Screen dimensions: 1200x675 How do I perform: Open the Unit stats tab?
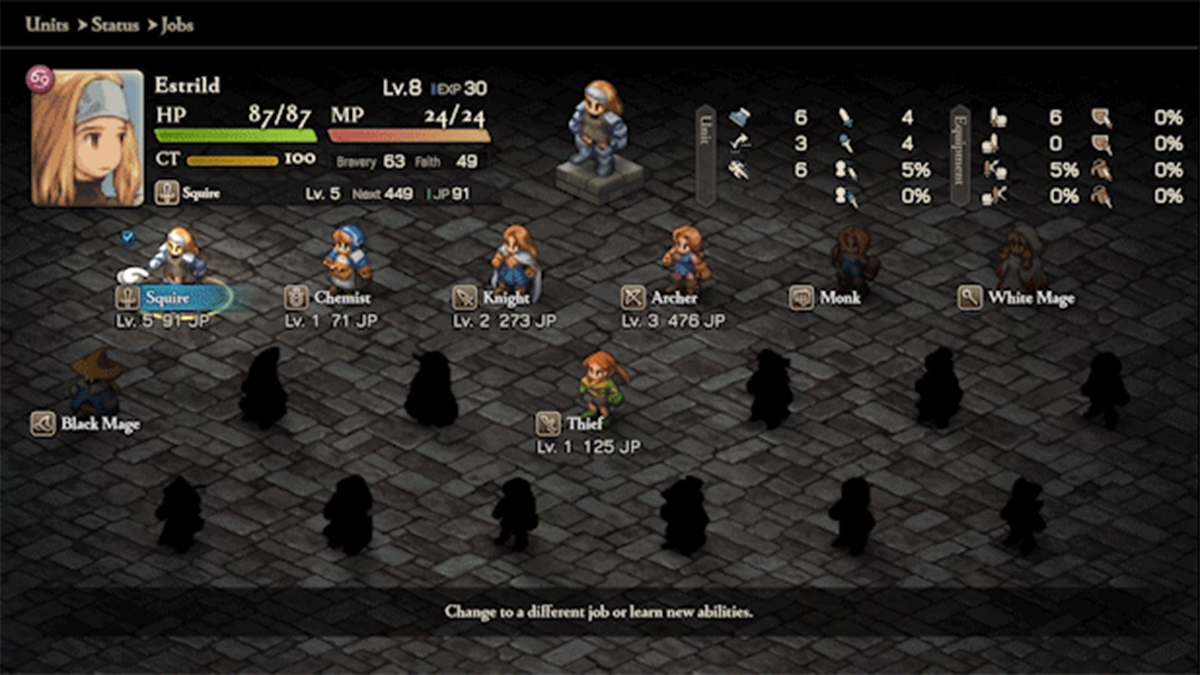[706, 155]
